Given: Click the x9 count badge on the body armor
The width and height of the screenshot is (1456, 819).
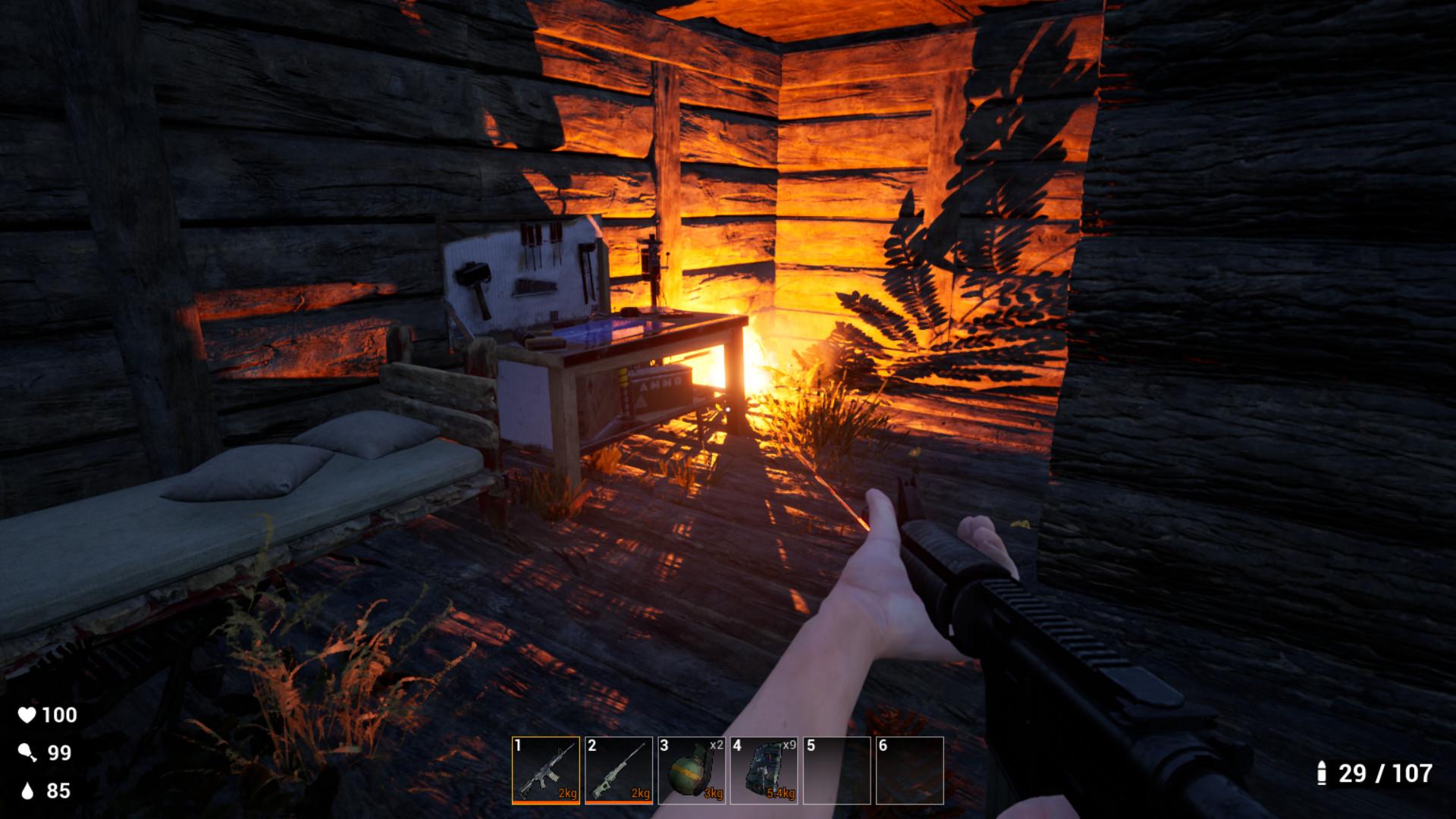Looking at the screenshot, I should pyautogui.click(x=788, y=746).
